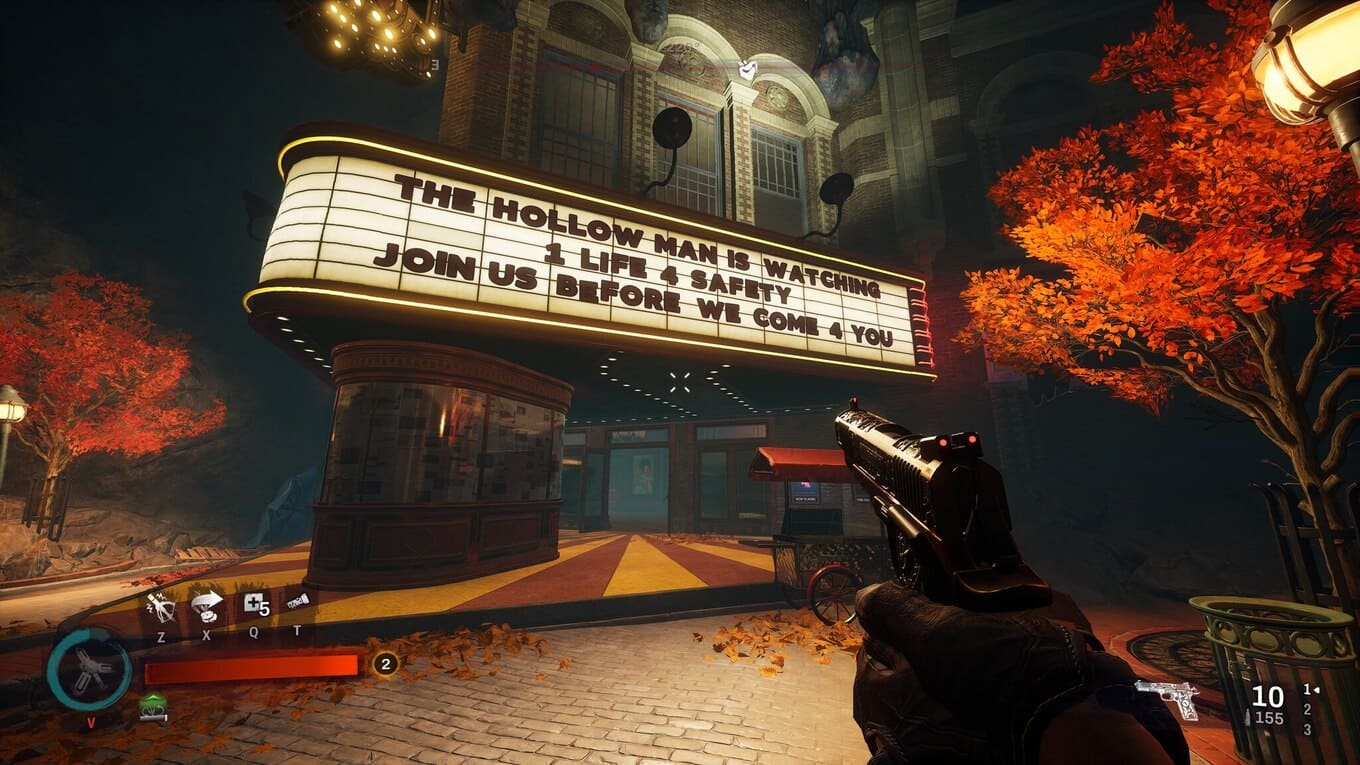Click the green active buff icon

tap(152, 707)
